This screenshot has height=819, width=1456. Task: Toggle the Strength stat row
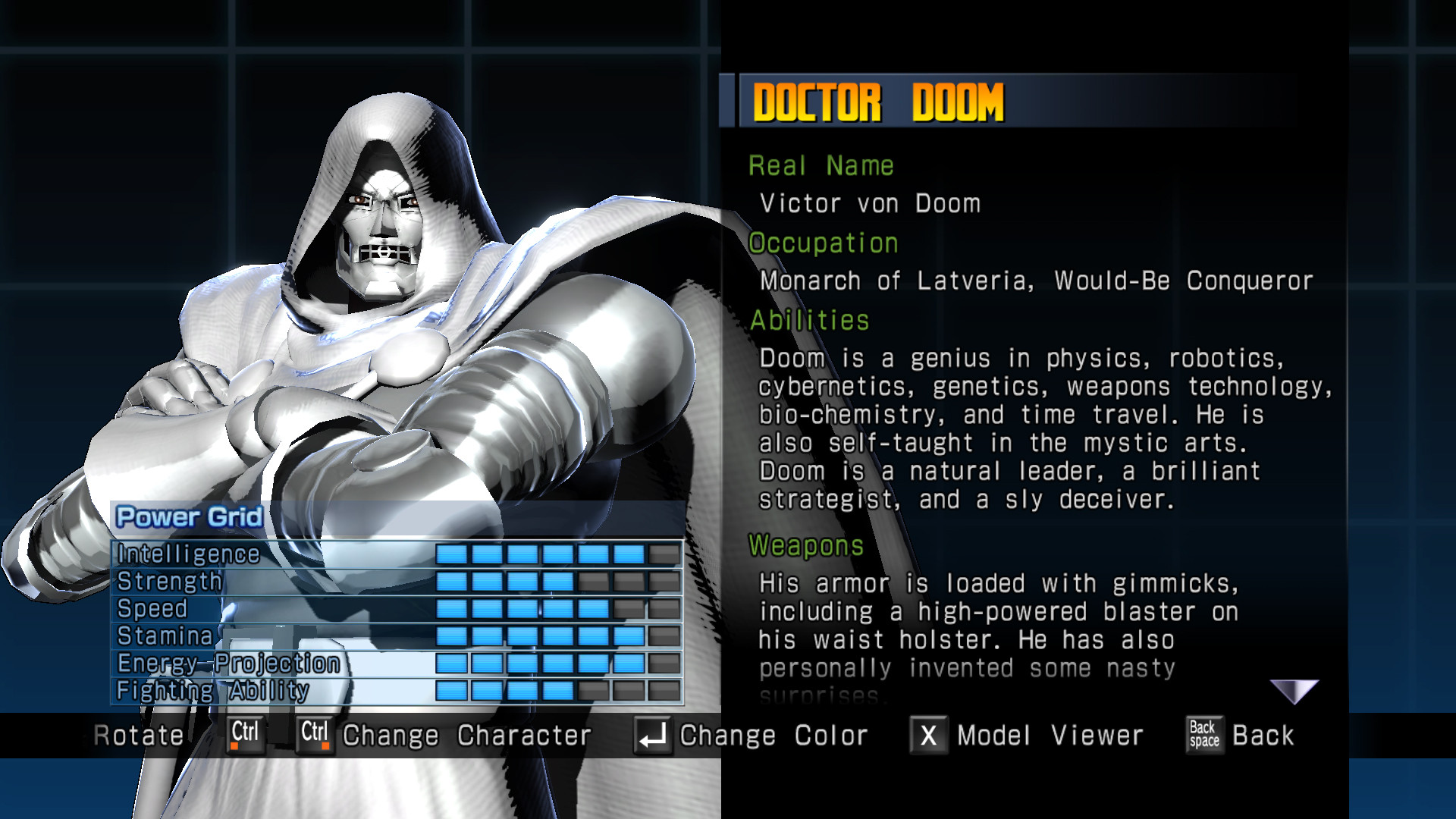tap(168, 582)
